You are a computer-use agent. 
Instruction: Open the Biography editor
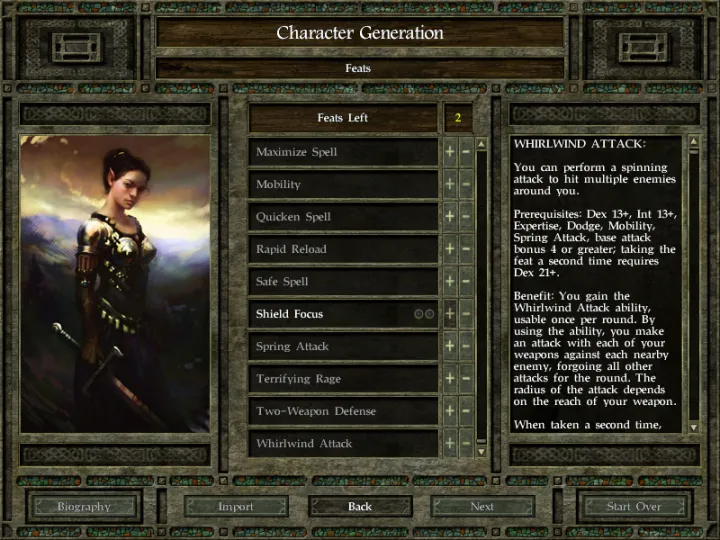click(84, 506)
